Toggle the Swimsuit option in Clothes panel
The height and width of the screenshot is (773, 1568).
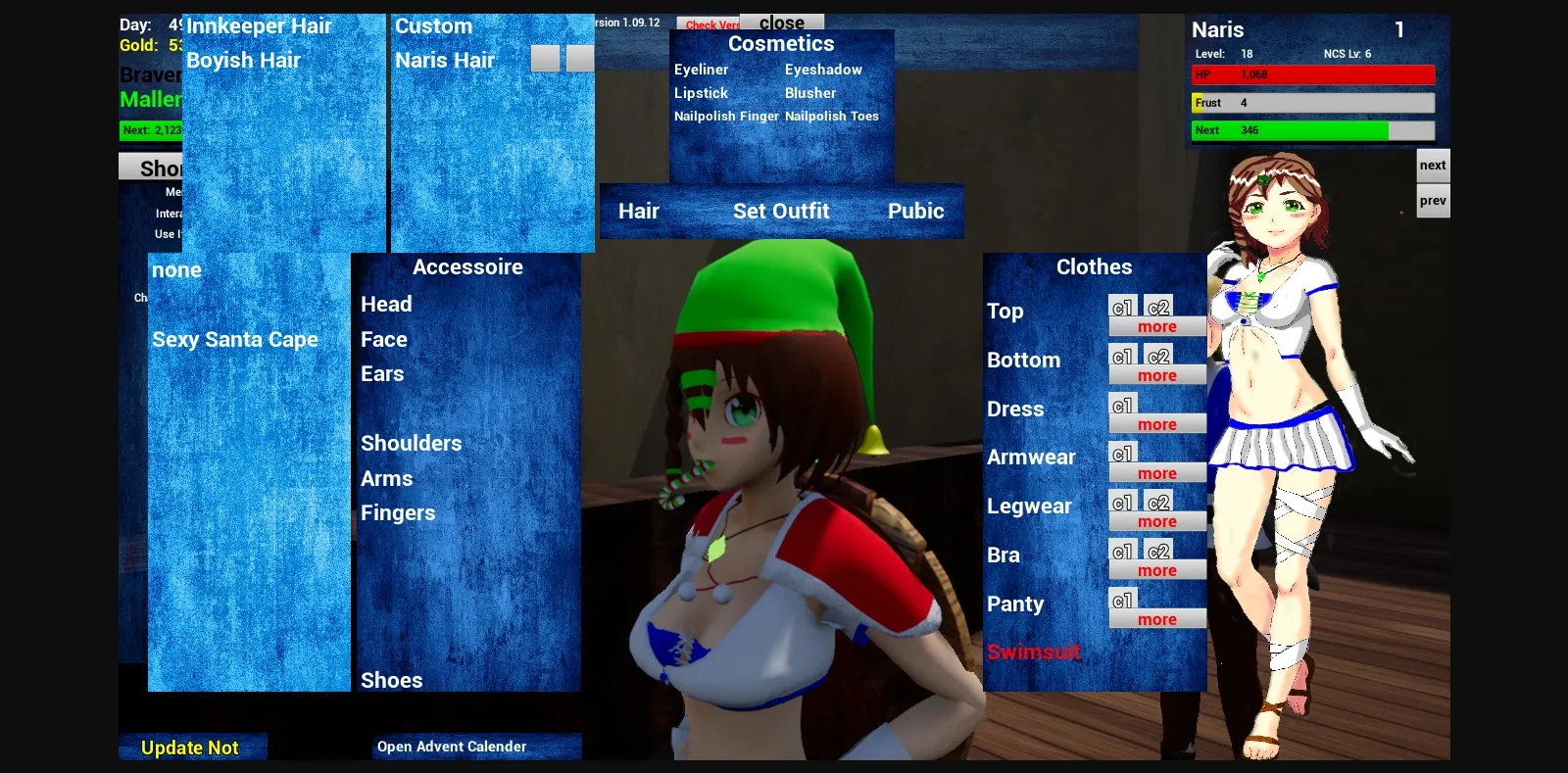[x=1033, y=652]
